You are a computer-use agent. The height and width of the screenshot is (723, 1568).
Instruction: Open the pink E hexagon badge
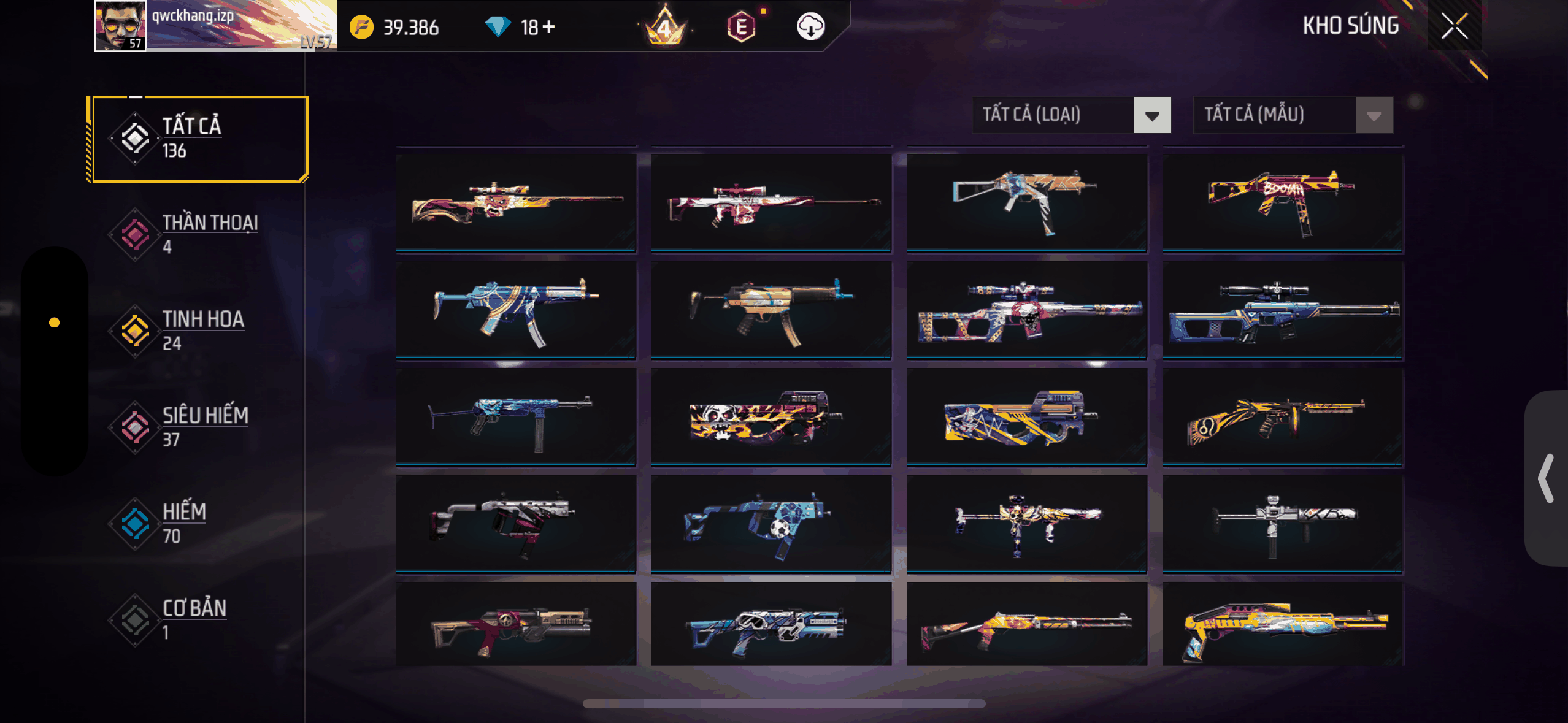741,27
